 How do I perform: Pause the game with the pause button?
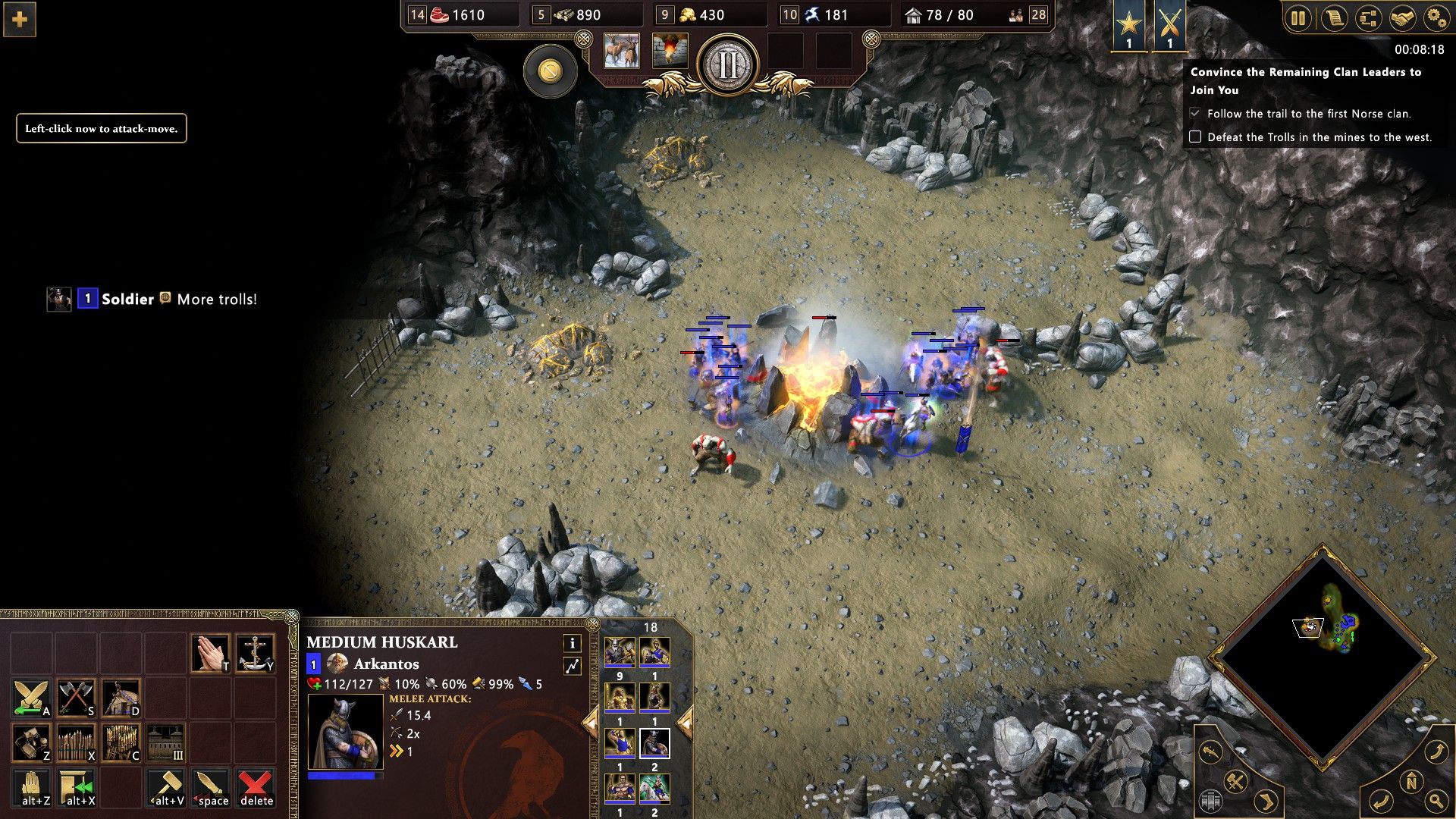pos(1298,17)
